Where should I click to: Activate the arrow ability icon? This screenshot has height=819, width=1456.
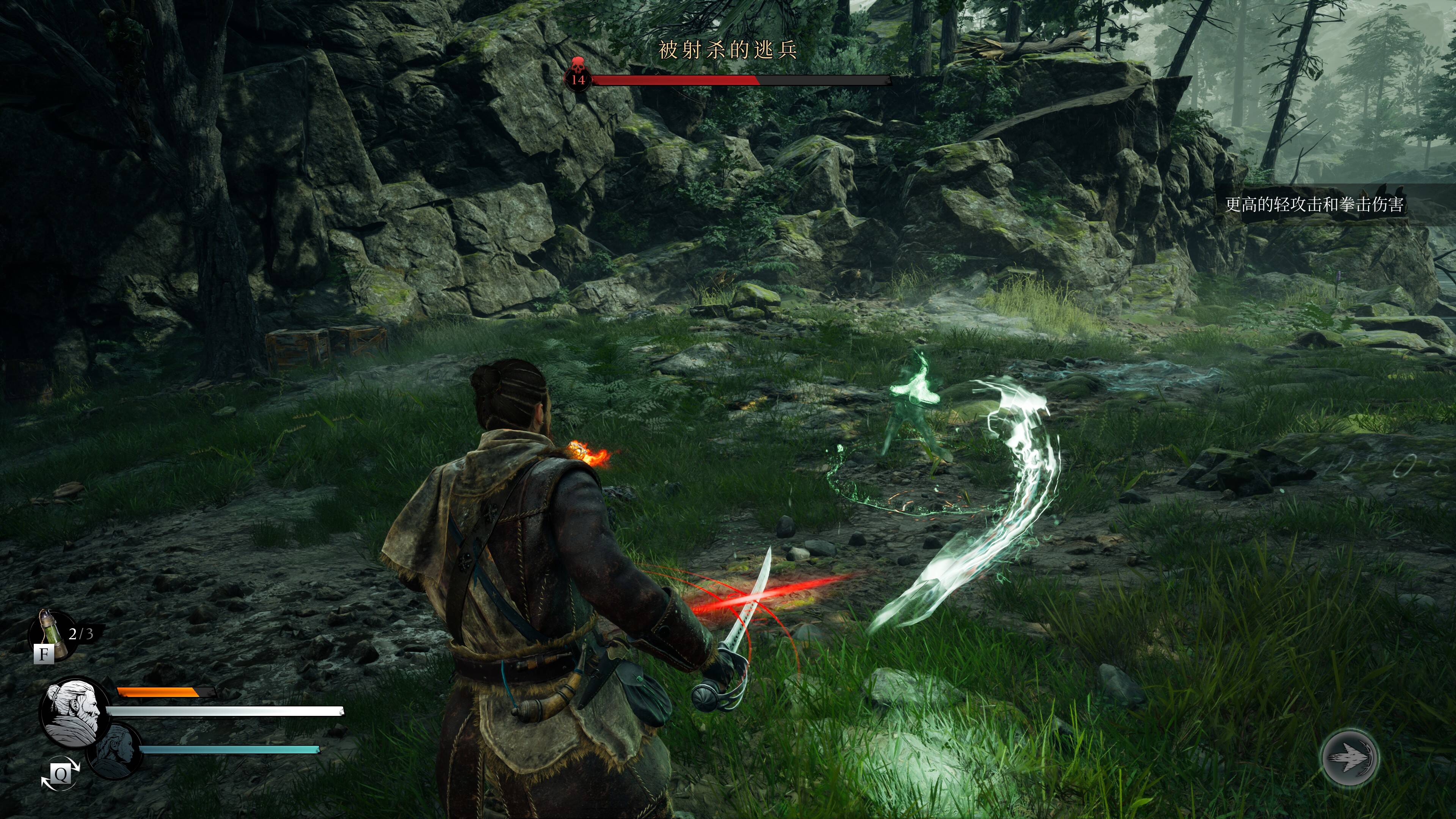click(x=1350, y=758)
